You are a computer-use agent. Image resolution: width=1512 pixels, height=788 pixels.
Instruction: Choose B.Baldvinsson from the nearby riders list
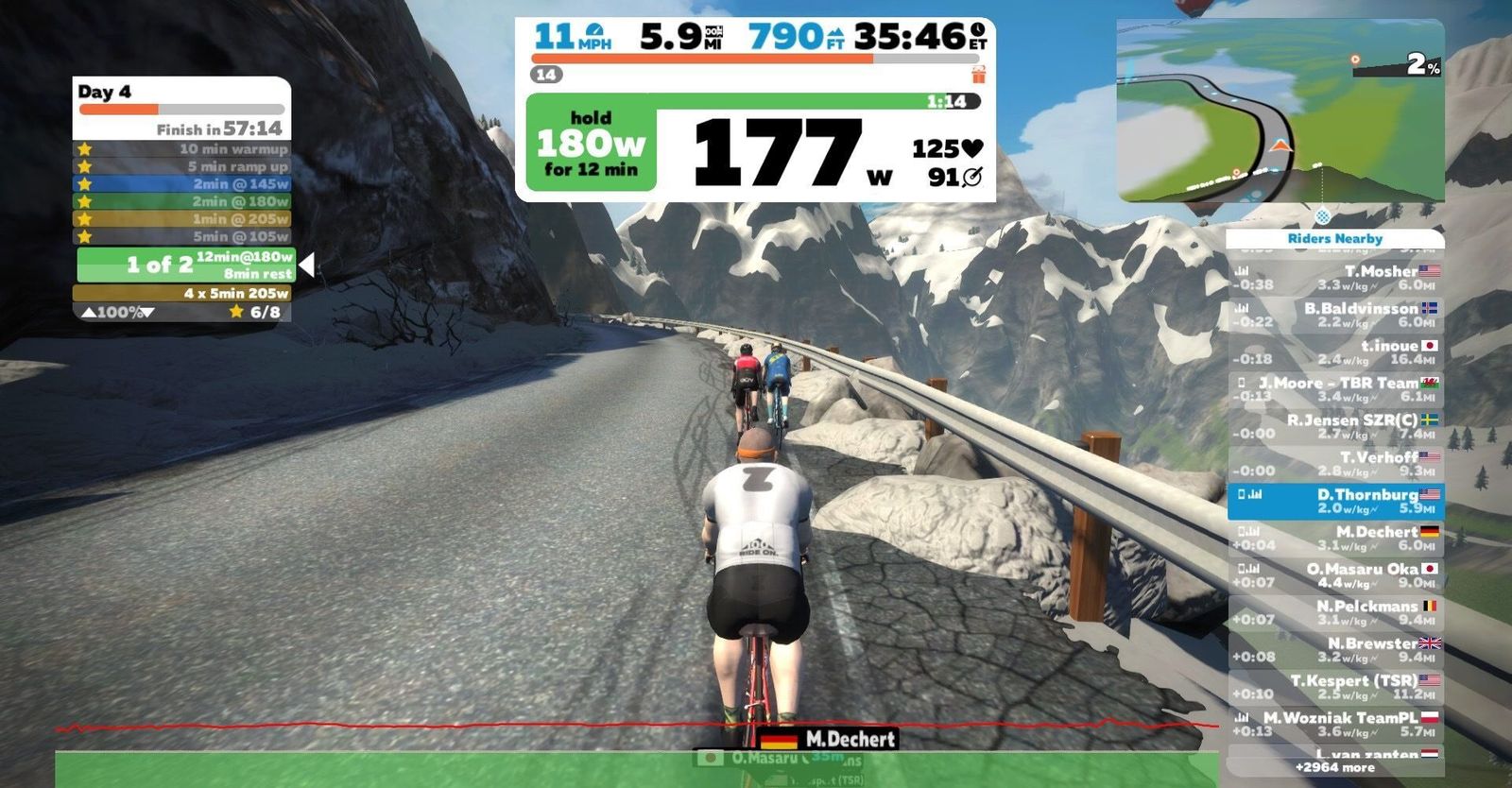(1335, 316)
